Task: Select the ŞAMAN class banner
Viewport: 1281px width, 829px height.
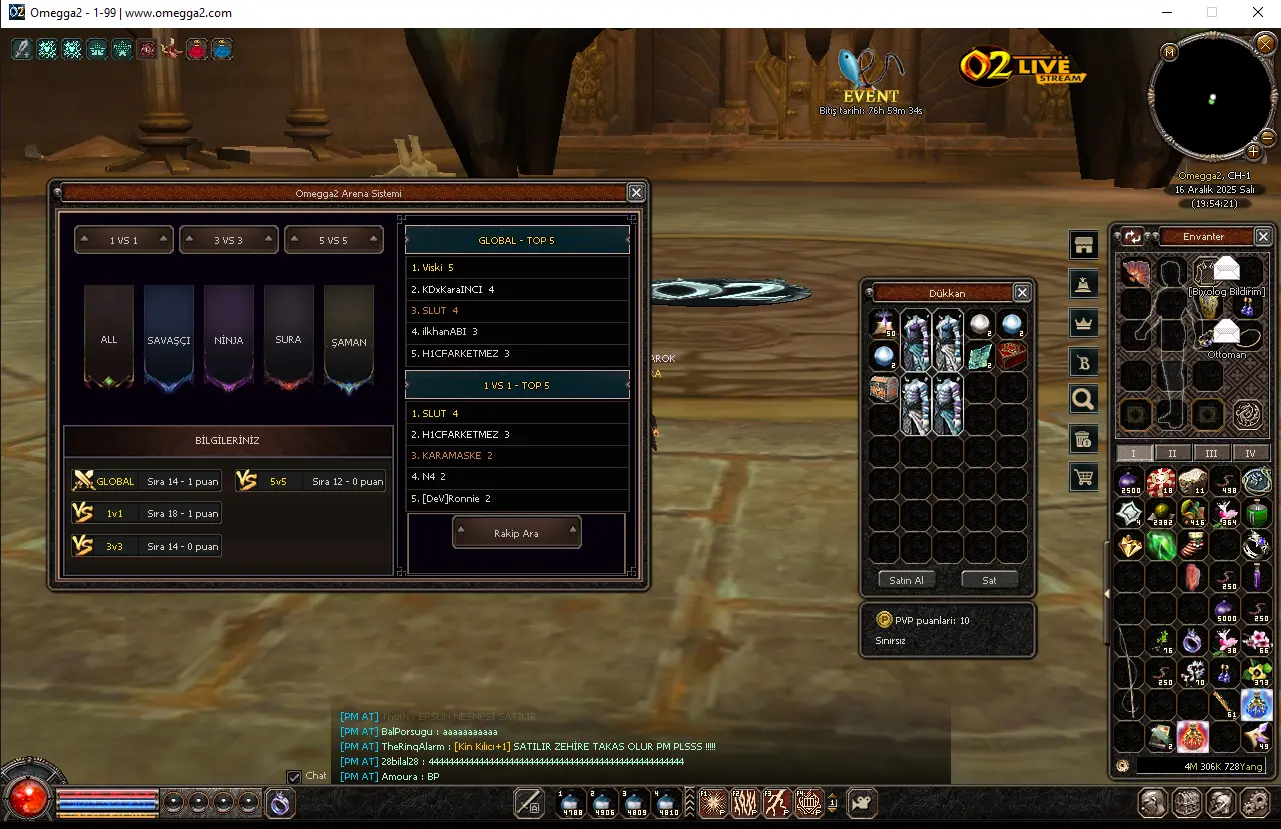Action: coord(349,338)
